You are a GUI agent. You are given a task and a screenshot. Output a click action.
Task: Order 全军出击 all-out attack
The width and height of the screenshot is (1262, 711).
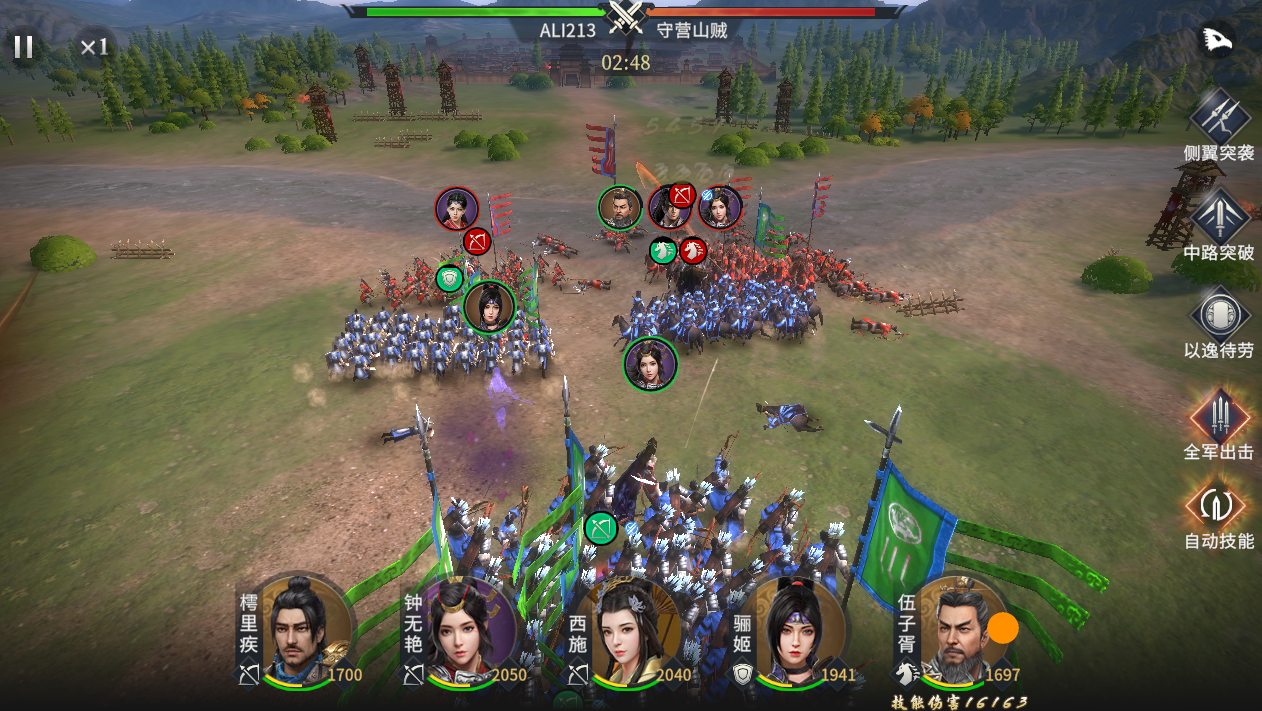(1219, 415)
